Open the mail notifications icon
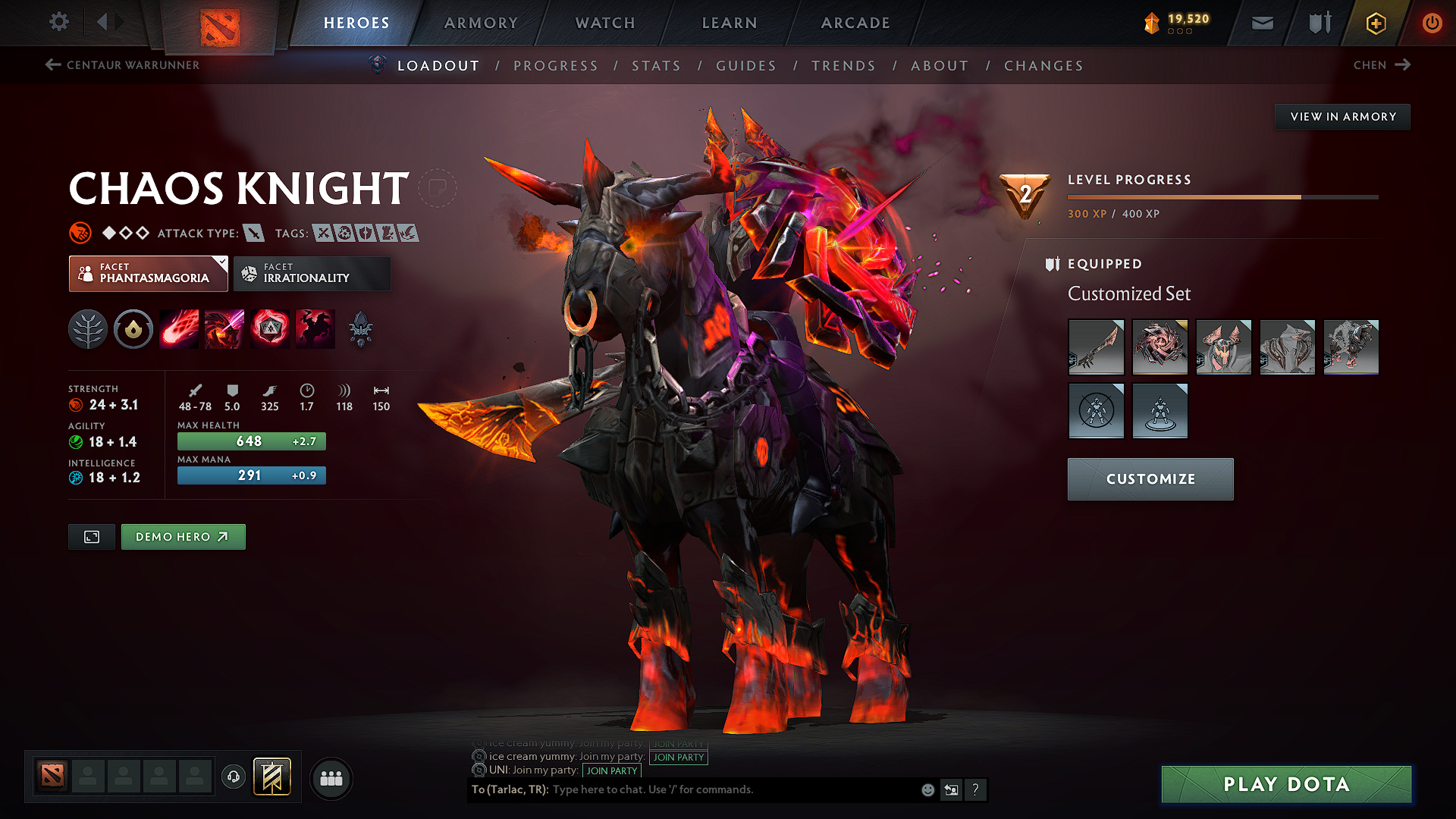This screenshot has width=1456, height=819. tap(1261, 23)
